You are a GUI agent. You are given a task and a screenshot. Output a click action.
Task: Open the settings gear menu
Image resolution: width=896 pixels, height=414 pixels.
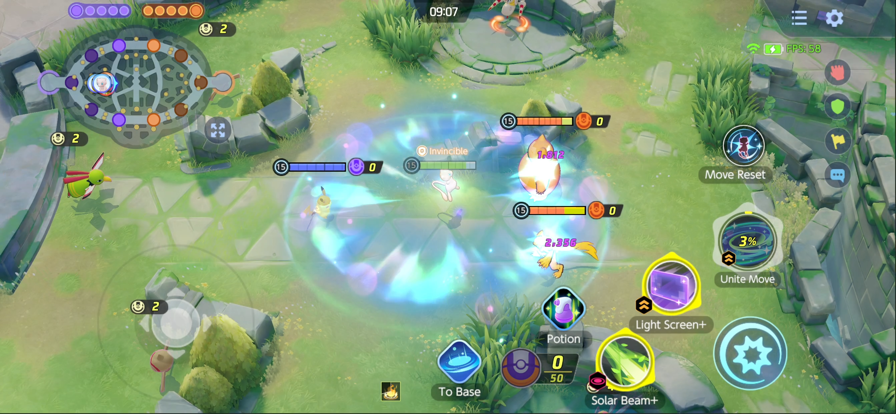834,18
